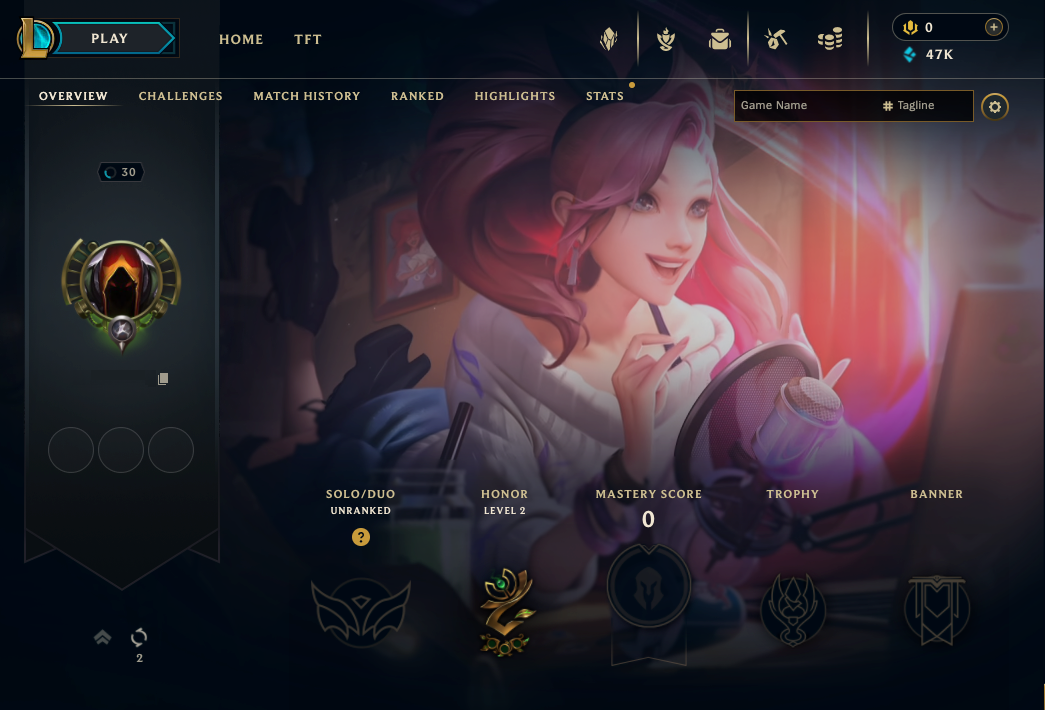The width and height of the screenshot is (1045, 710).
Task: Open the TFT section
Action: click(308, 40)
